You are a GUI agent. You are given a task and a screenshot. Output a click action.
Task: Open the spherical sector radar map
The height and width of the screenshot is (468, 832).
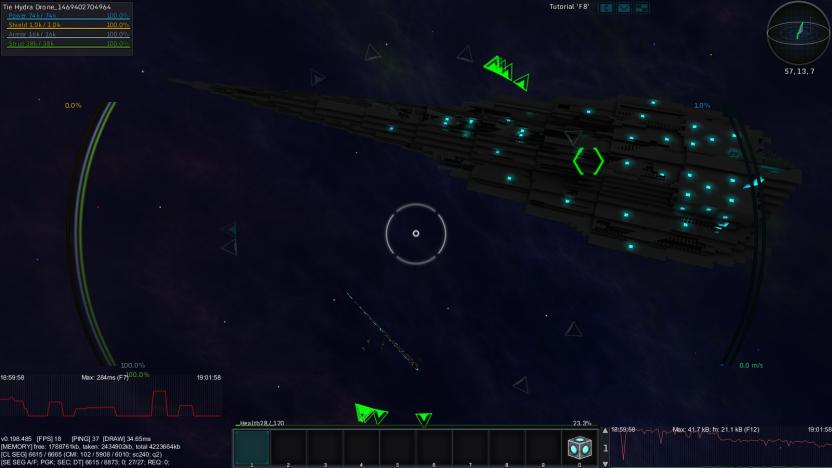click(797, 32)
